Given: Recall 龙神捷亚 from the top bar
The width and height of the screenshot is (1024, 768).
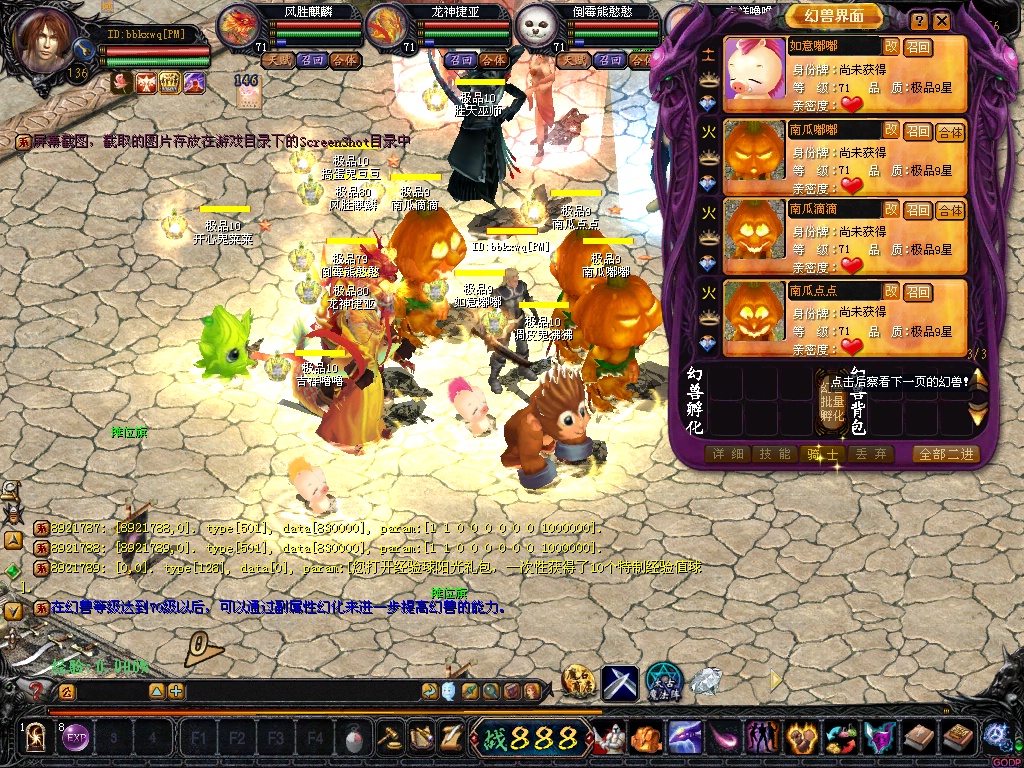Looking at the screenshot, I should click(x=460, y=60).
